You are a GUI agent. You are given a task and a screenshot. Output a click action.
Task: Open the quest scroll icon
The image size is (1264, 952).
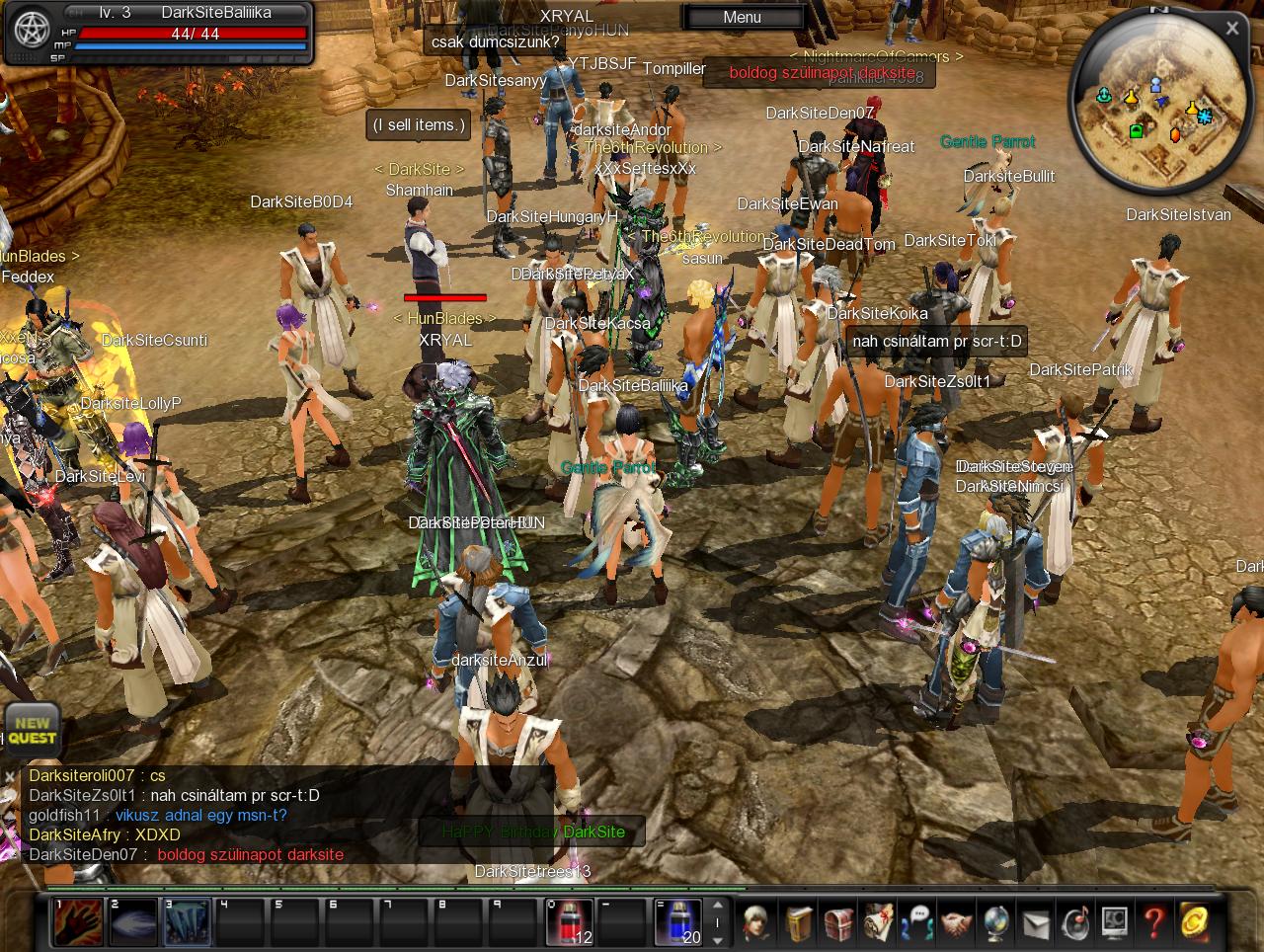click(878, 923)
